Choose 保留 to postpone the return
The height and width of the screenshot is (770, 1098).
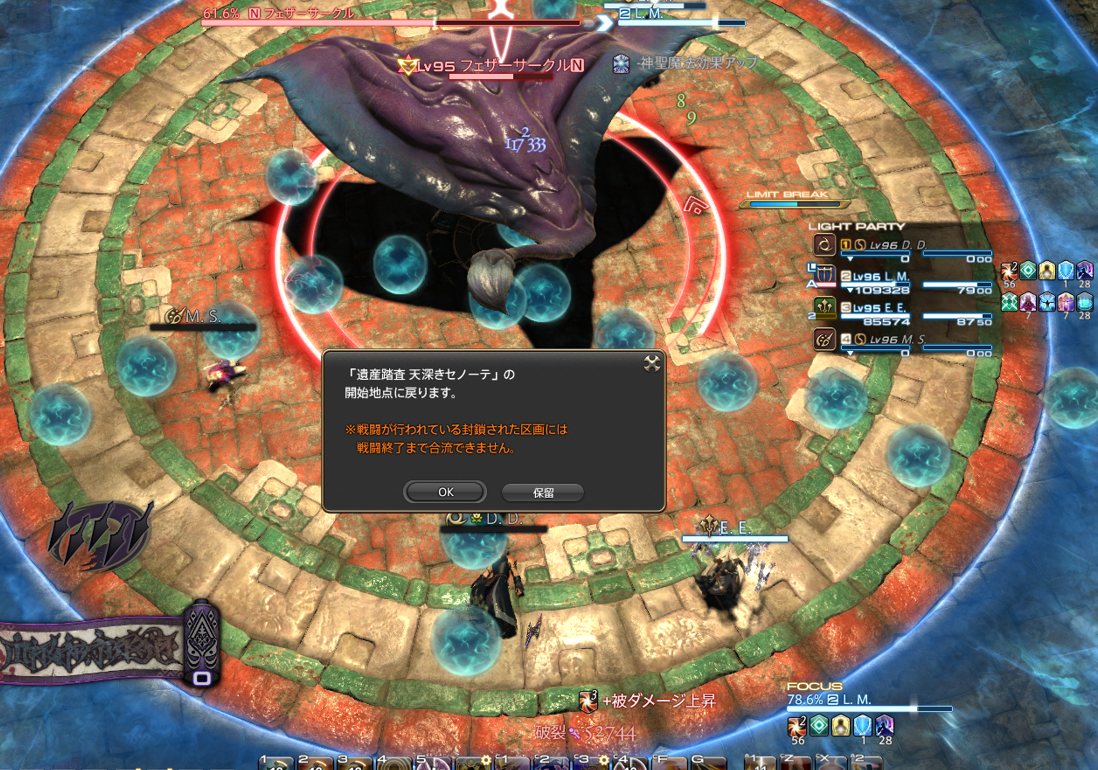(542, 492)
